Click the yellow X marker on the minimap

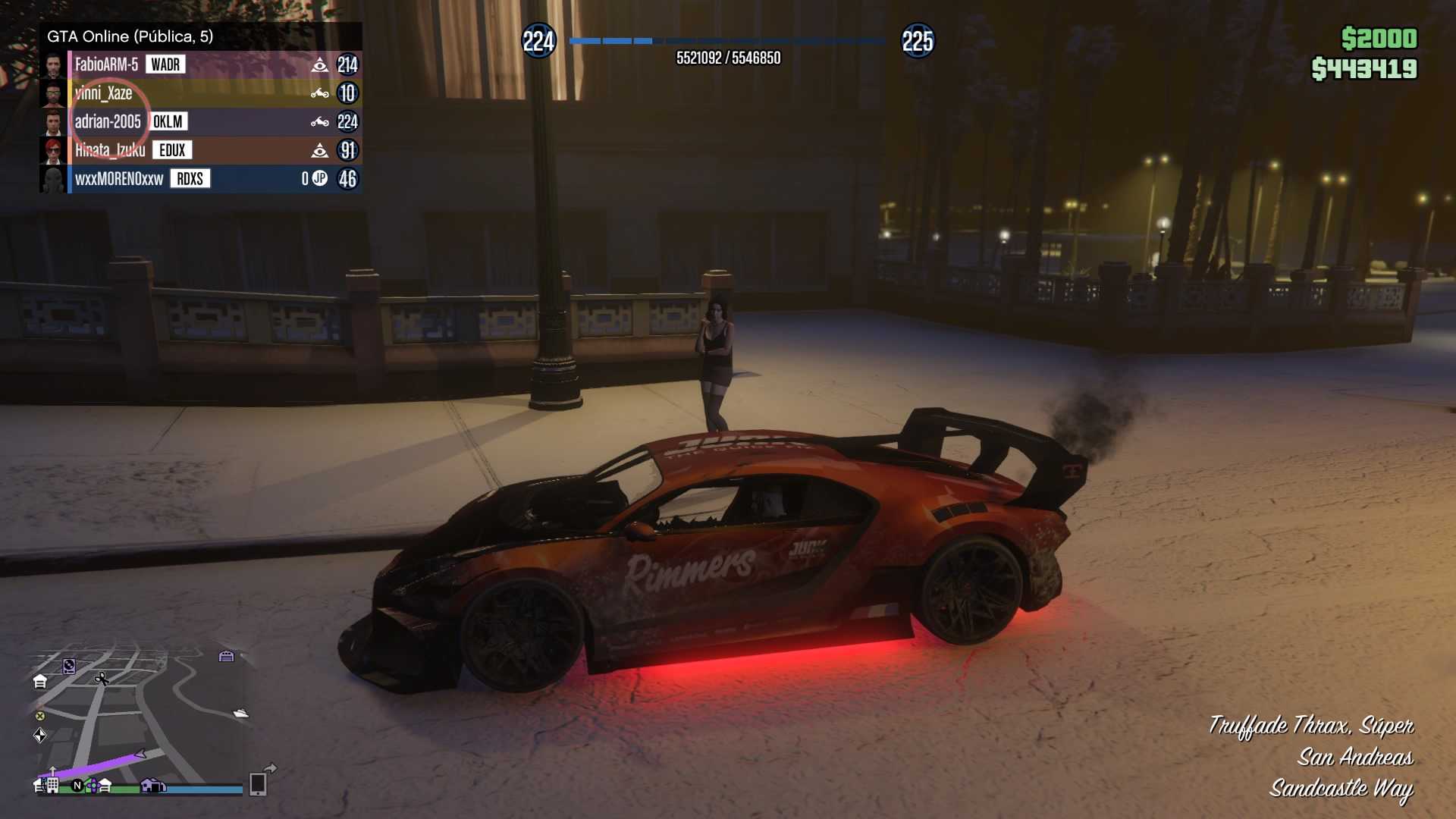[40, 716]
